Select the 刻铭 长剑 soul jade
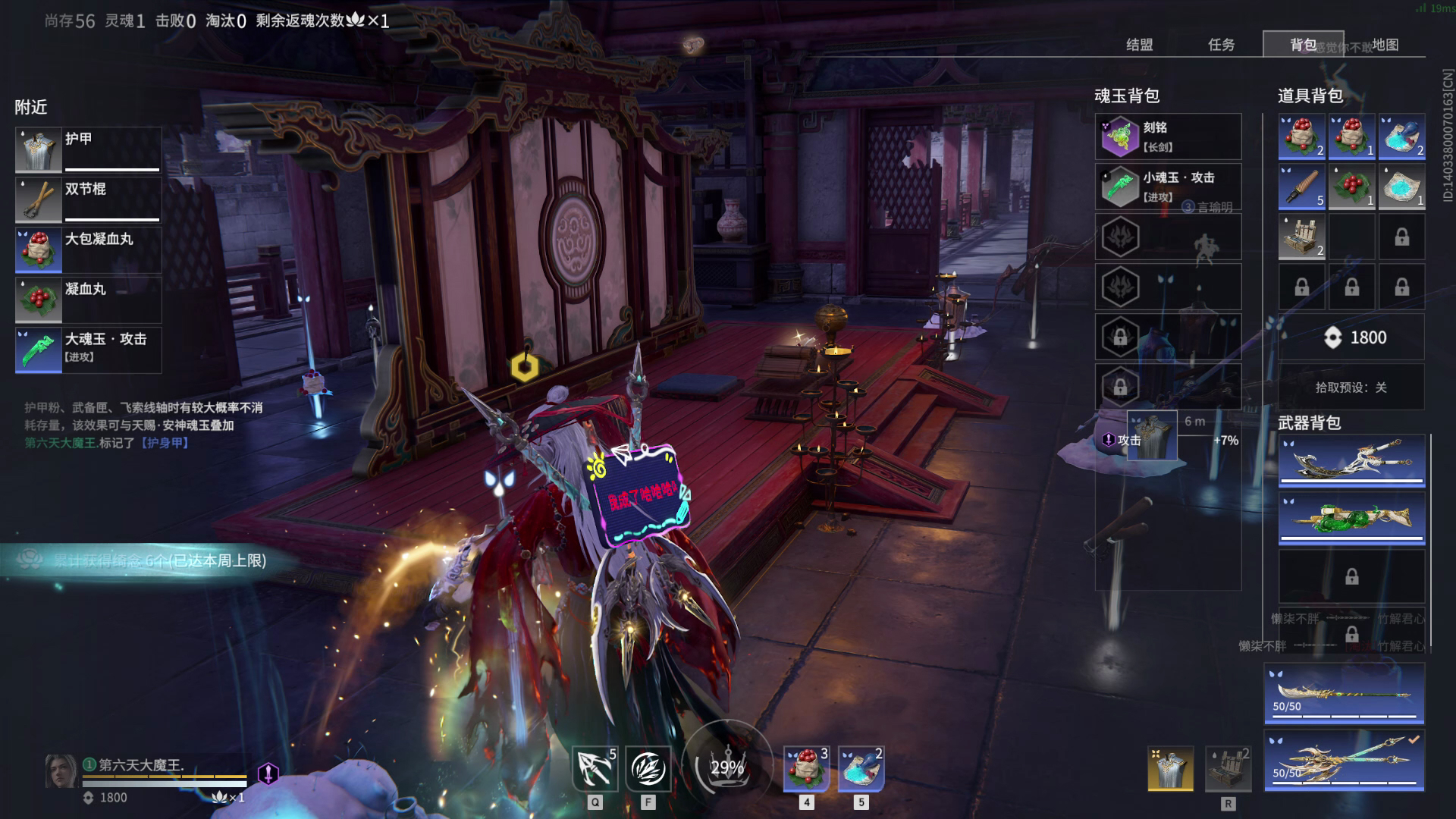The height and width of the screenshot is (819, 1456). pyautogui.click(x=1168, y=136)
